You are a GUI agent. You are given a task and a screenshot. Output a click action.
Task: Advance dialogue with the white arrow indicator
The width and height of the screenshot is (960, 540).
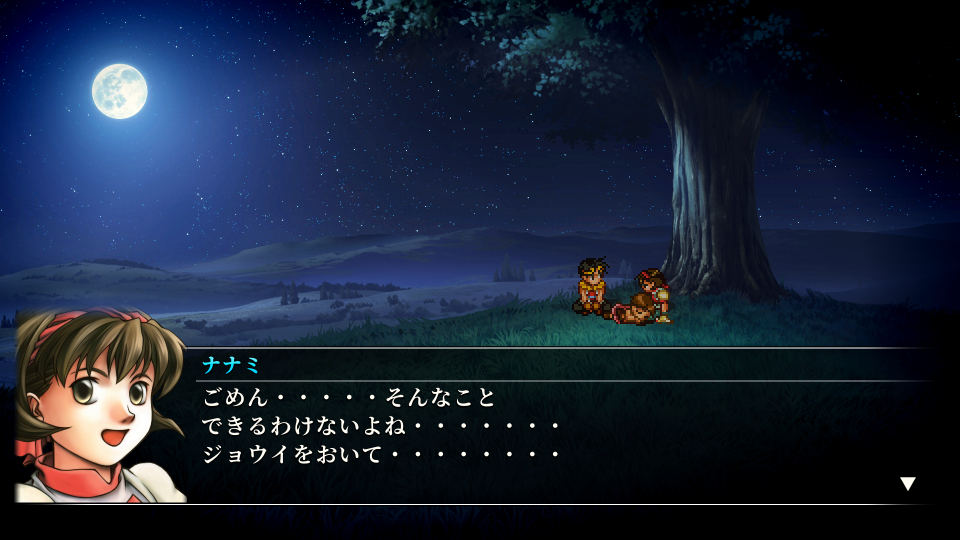click(x=907, y=484)
